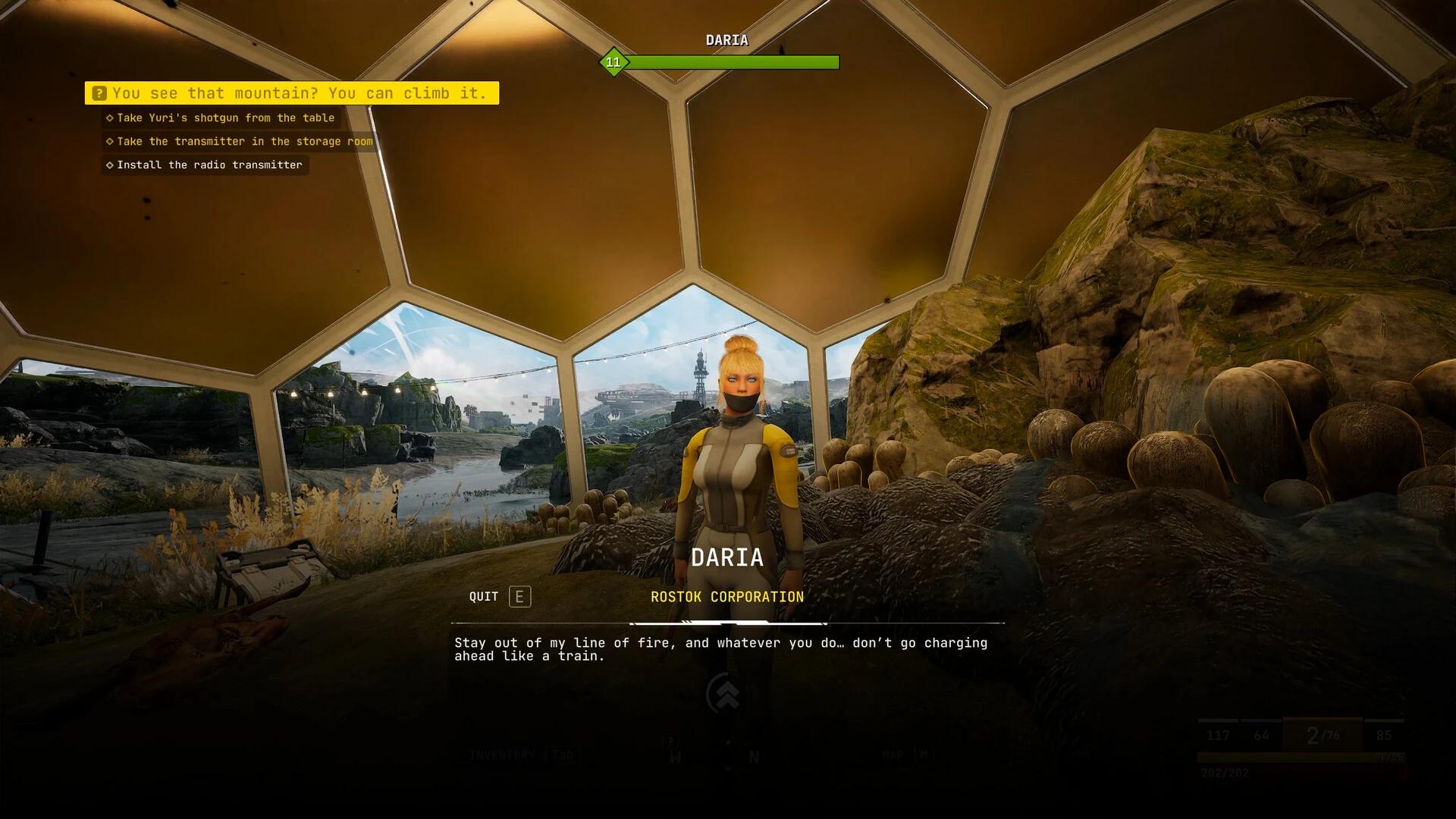Collapse the quest title about climbing the mountain

[300, 93]
